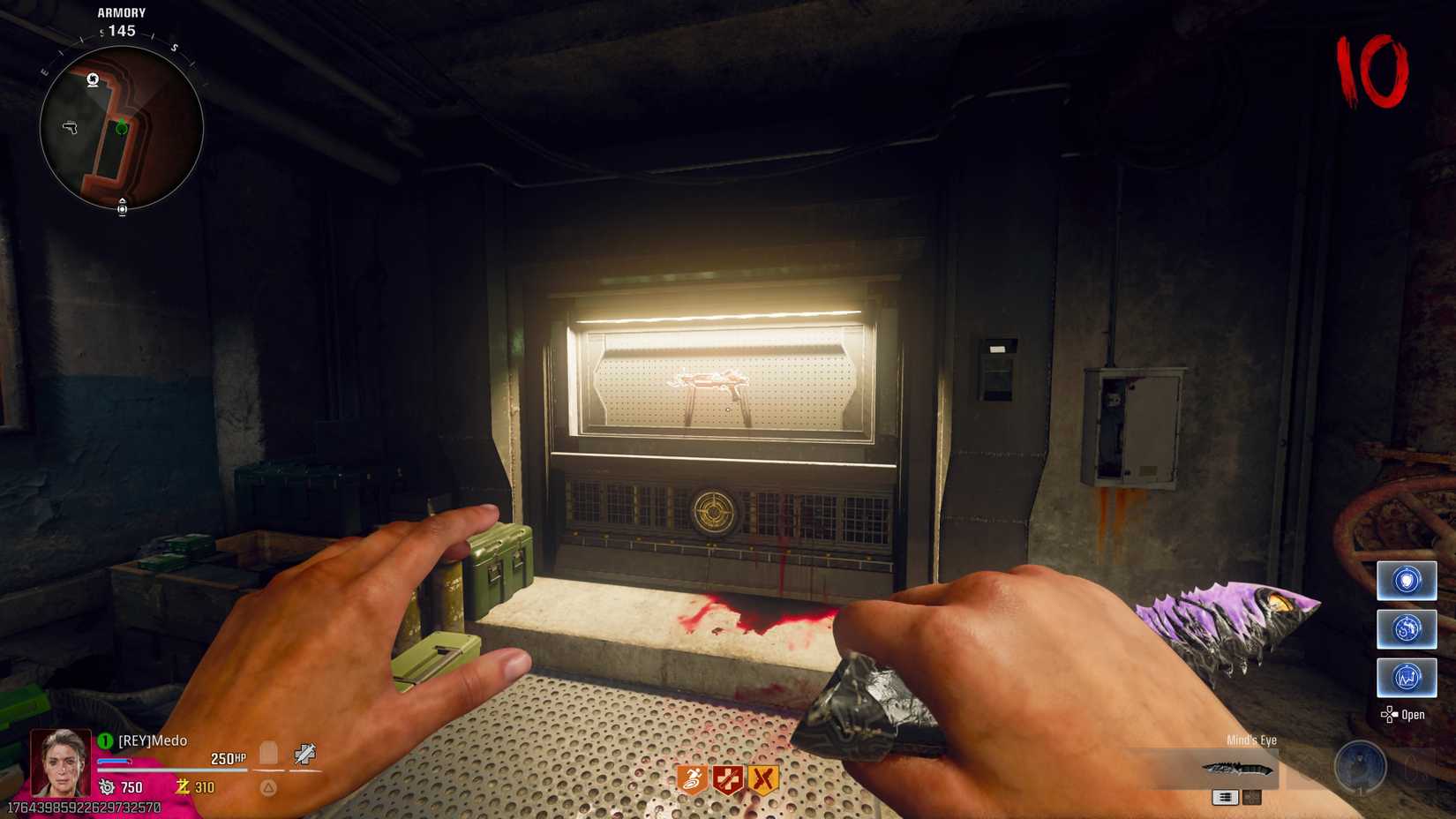Select the bottom ability icon on the right
Viewport: 1456px width, 819px height.
pyautogui.click(x=1407, y=676)
